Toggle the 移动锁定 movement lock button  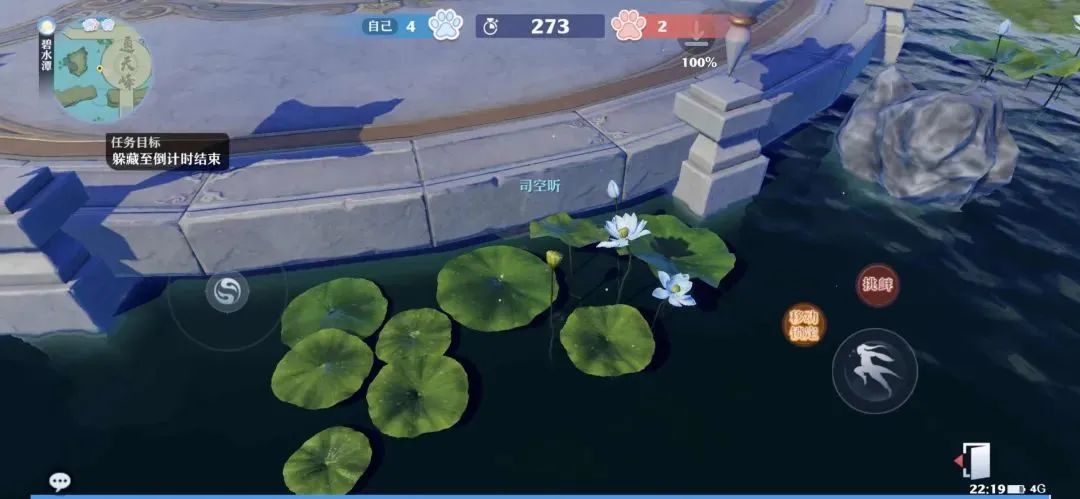[804, 324]
